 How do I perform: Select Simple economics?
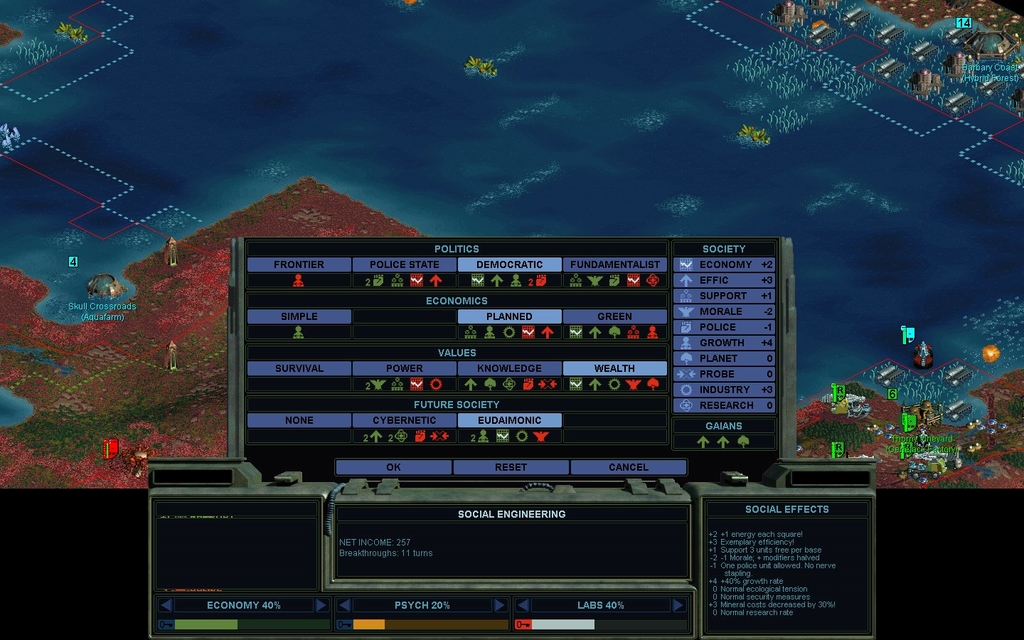(299, 317)
